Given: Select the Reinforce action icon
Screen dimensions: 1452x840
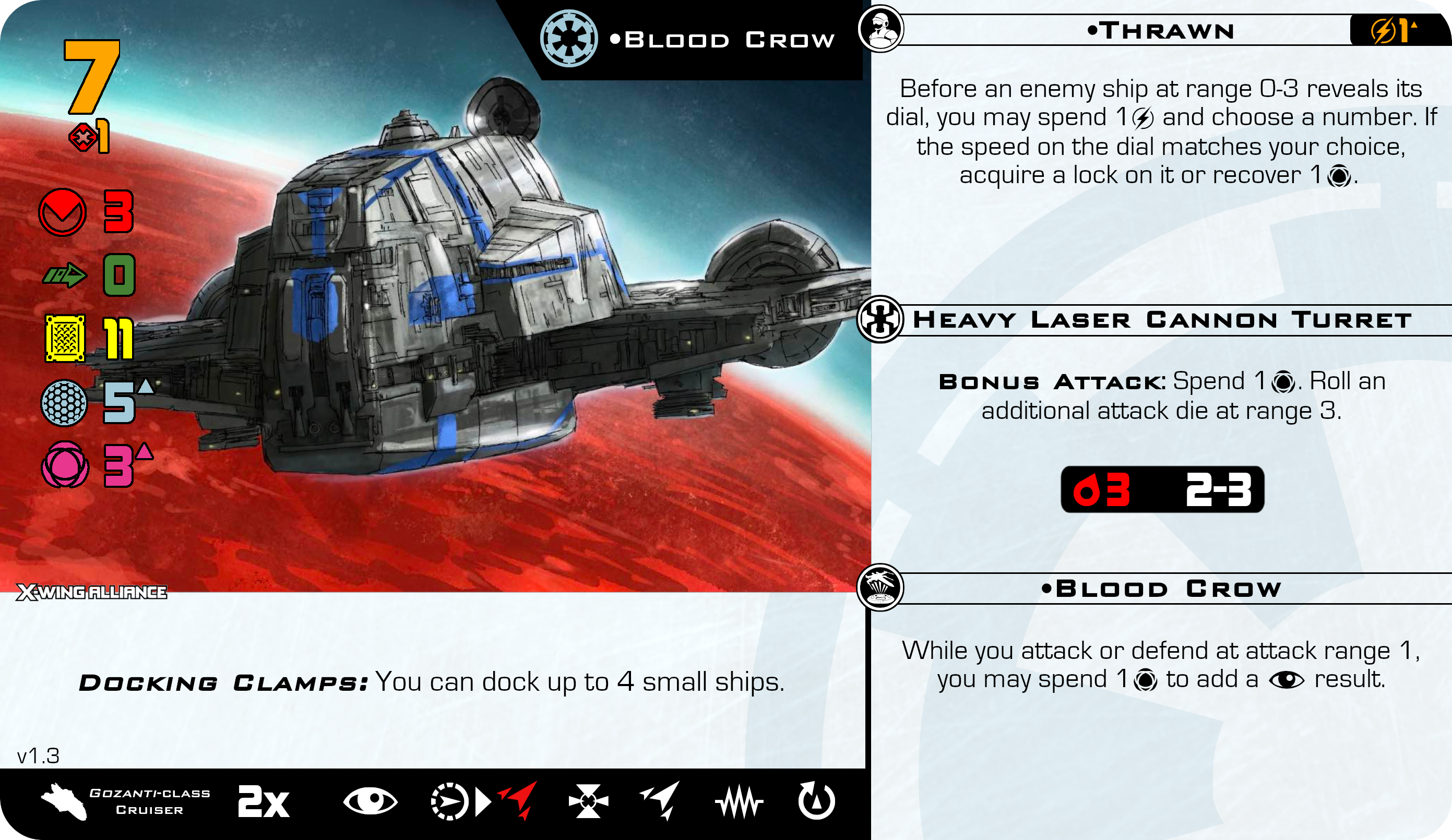Looking at the screenshot, I should (588, 801).
